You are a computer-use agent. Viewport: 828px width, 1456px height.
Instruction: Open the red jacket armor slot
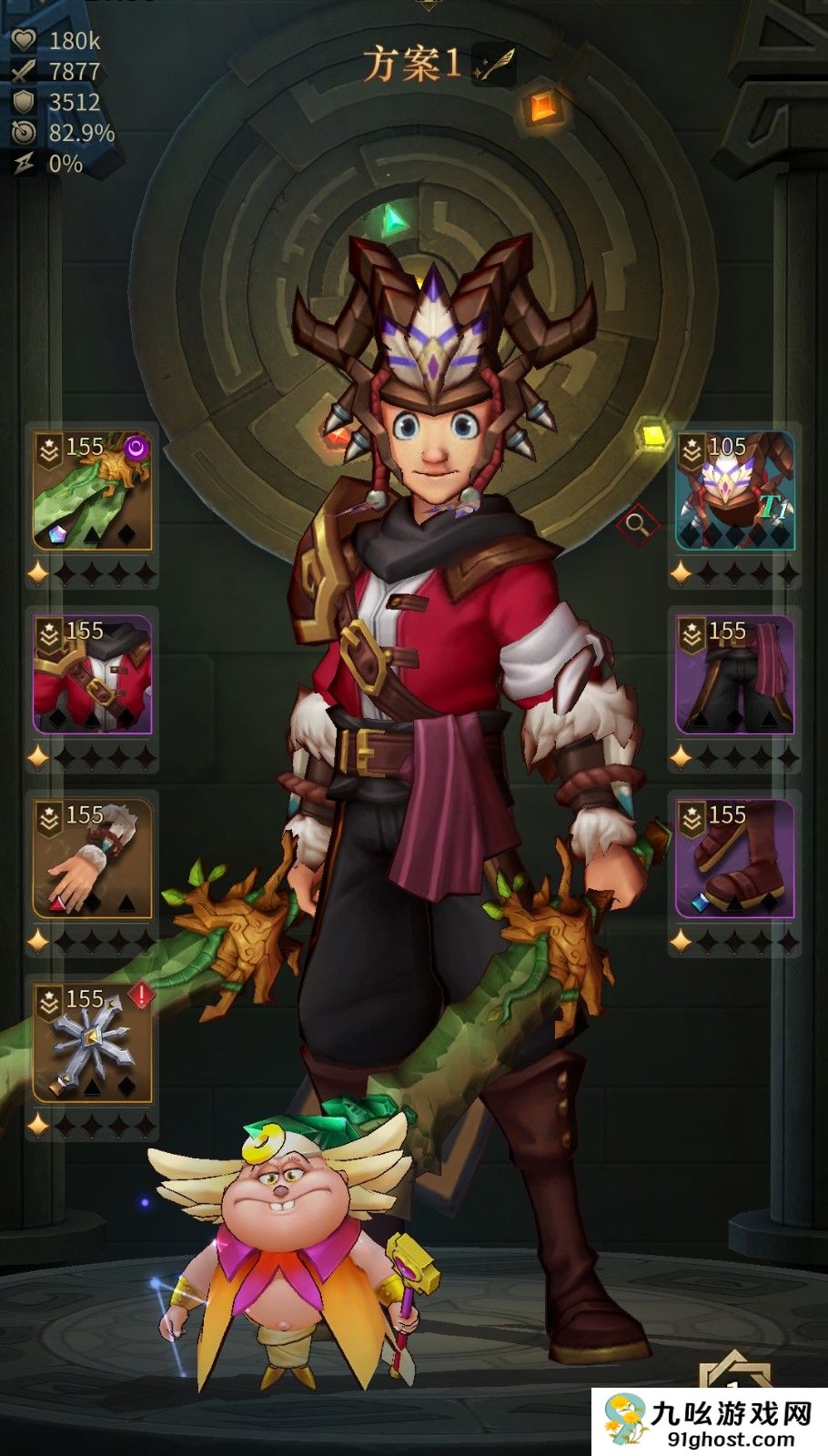[x=92, y=674]
